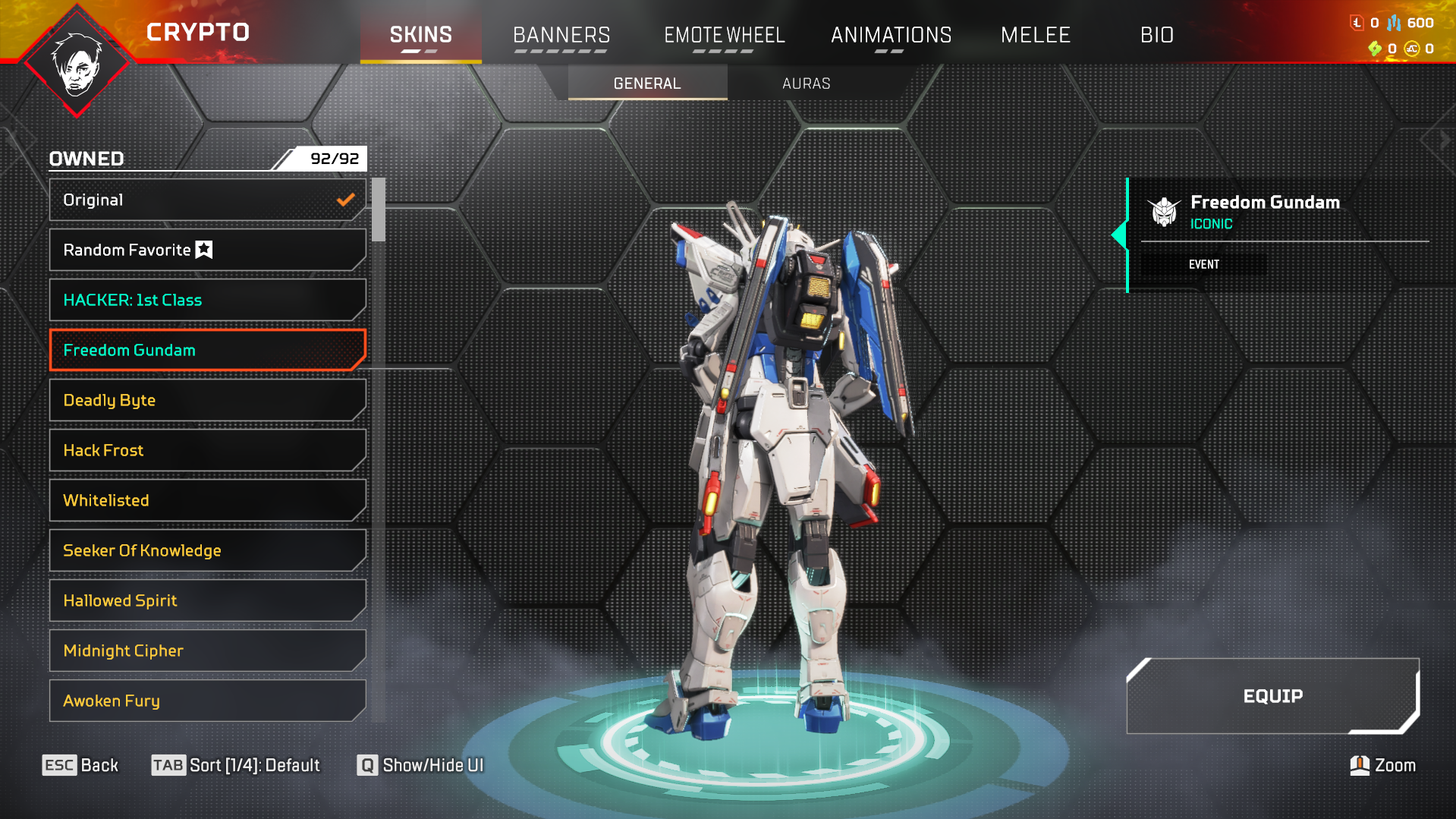Choose the Hack Frost skin
Viewport: 1456px width, 819px height.
pos(207,450)
